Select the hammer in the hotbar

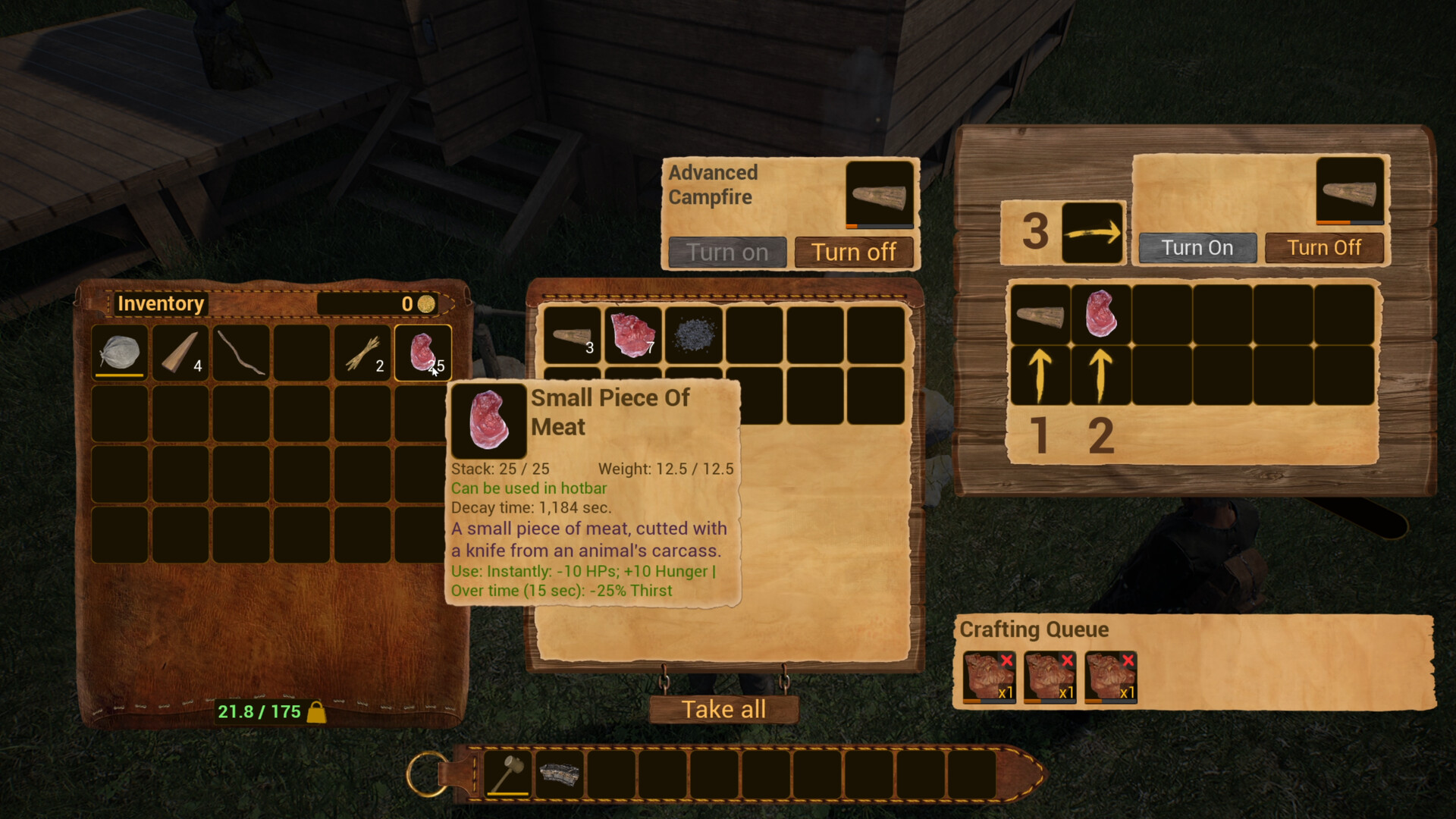[507, 776]
